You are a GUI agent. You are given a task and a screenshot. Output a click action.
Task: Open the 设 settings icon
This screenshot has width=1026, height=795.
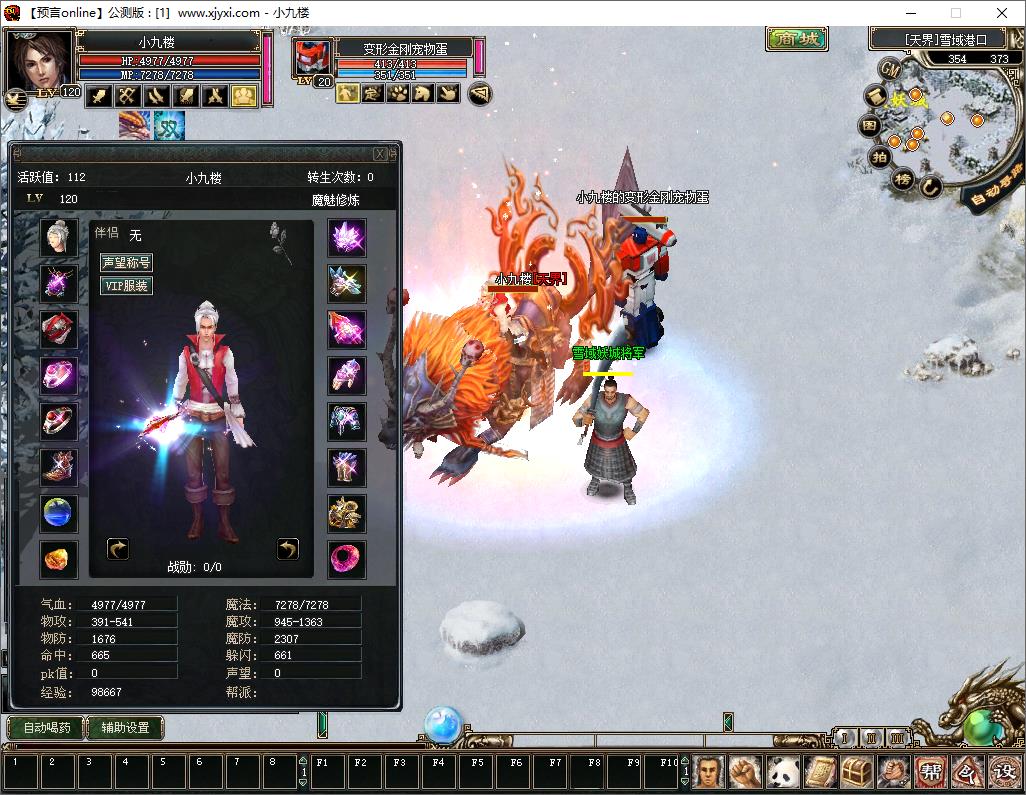click(x=1003, y=771)
